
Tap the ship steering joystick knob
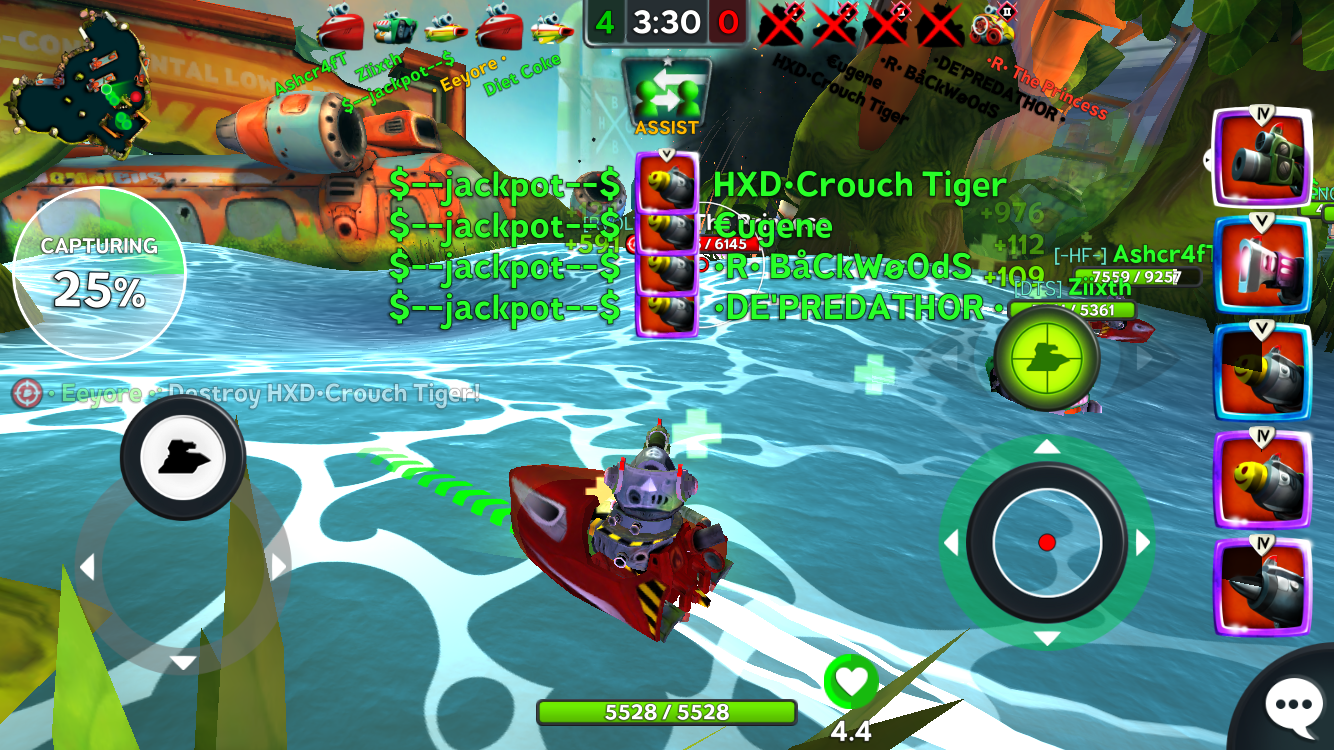183,458
